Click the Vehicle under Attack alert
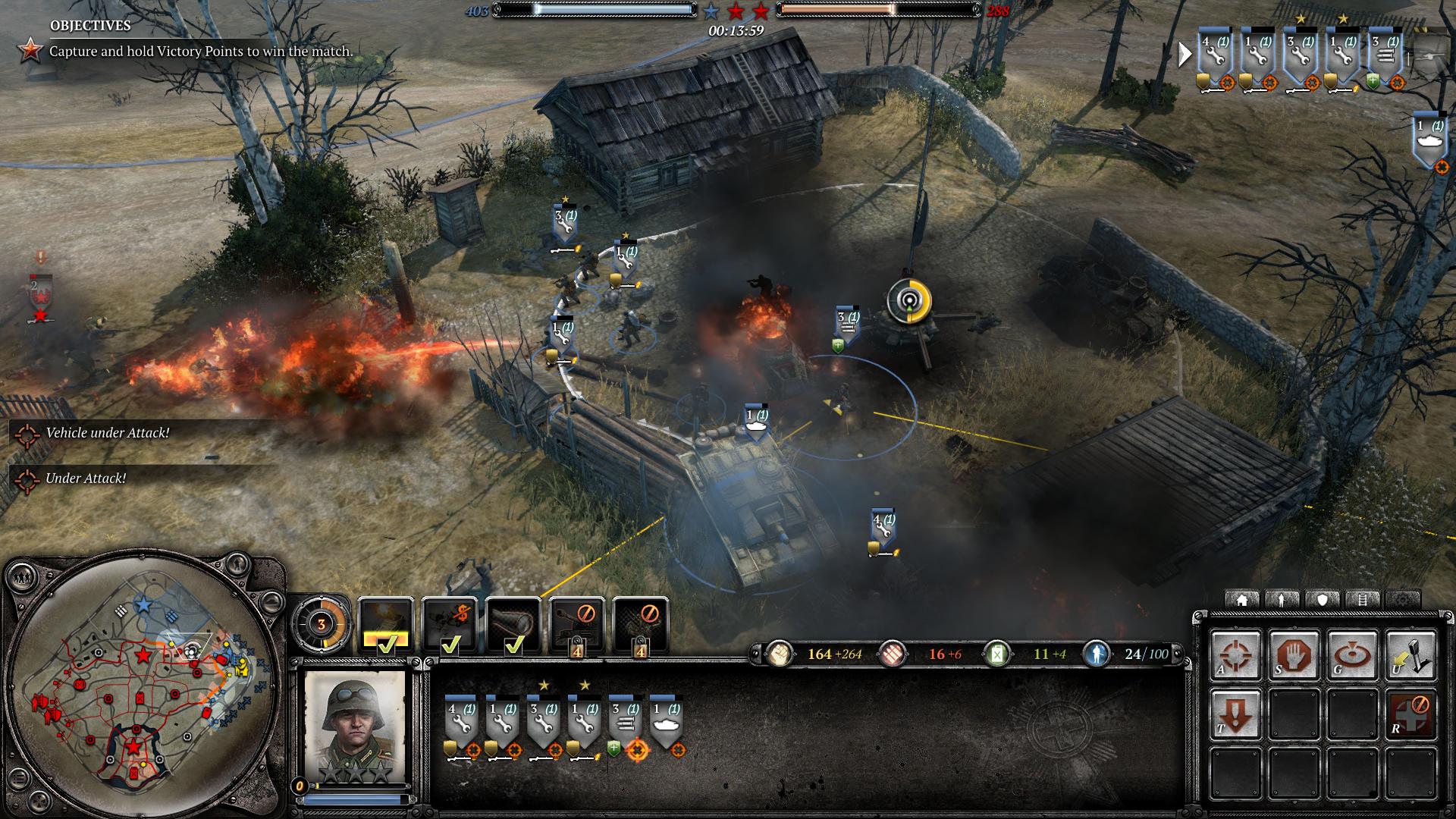This screenshot has width=1456, height=819. [106, 433]
